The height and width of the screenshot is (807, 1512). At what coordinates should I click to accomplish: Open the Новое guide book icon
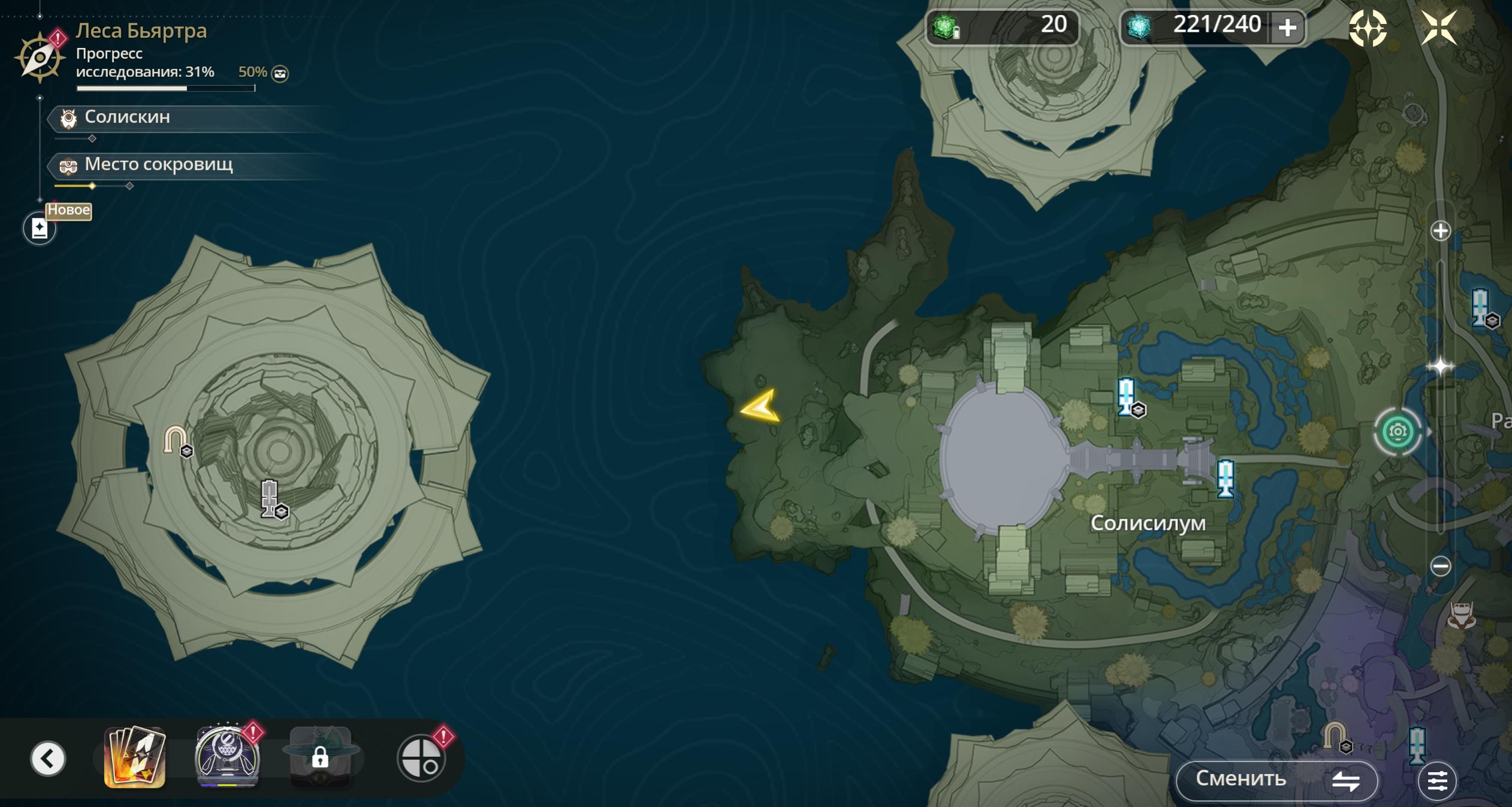40,228
